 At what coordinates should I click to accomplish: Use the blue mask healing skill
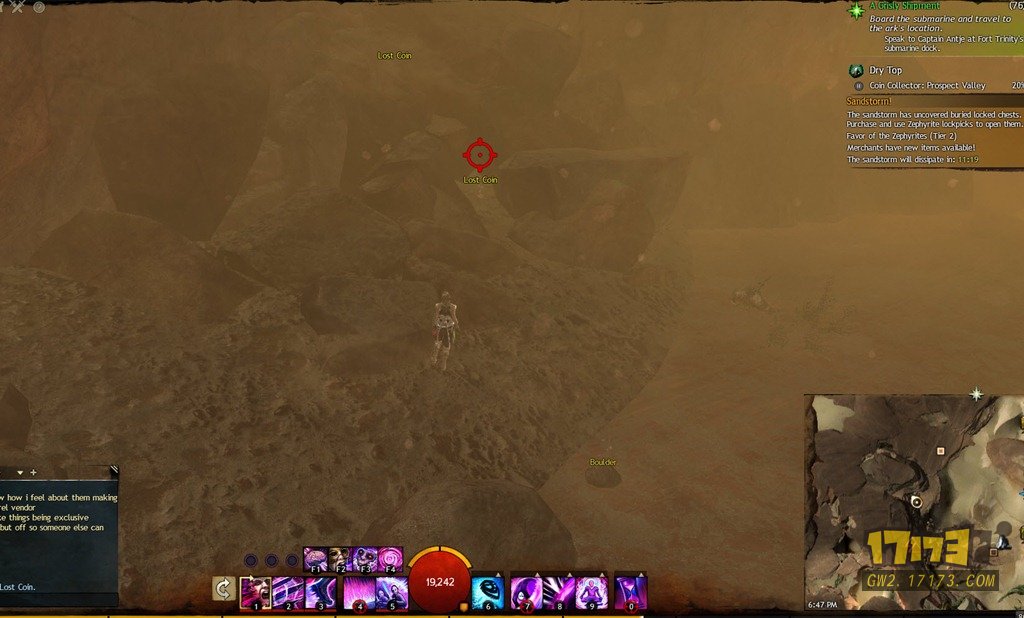coord(488,592)
